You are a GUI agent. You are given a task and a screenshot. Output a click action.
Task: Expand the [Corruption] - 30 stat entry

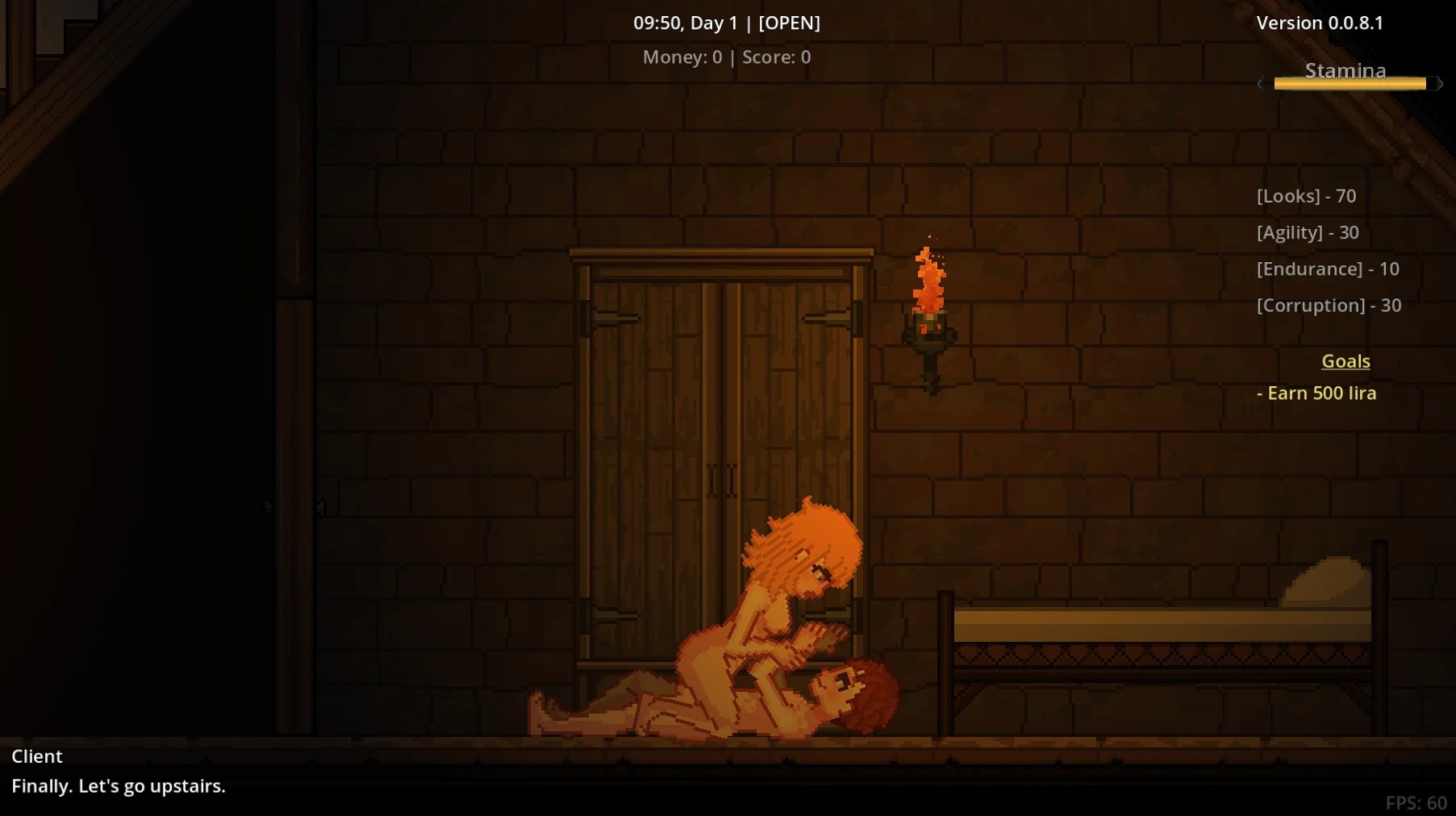pyautogui.click(x=1329, y=305)
